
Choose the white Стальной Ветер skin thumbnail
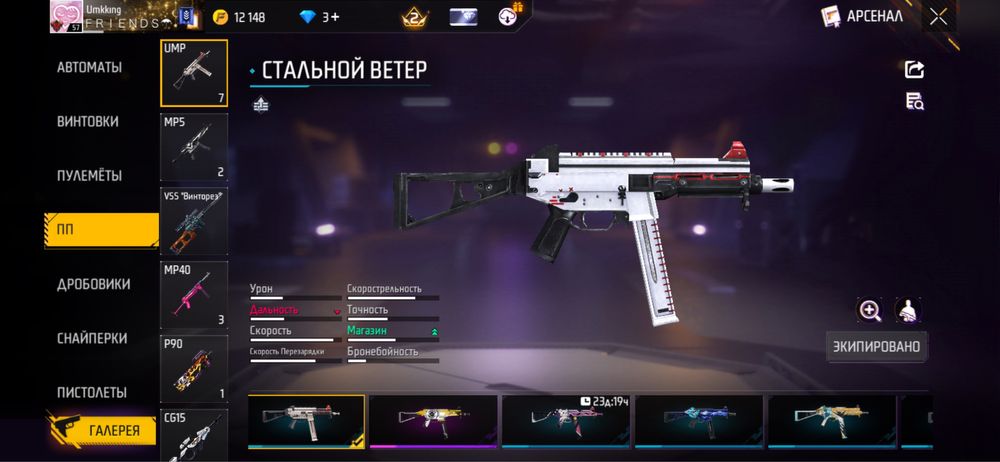(x=306, y=422)
